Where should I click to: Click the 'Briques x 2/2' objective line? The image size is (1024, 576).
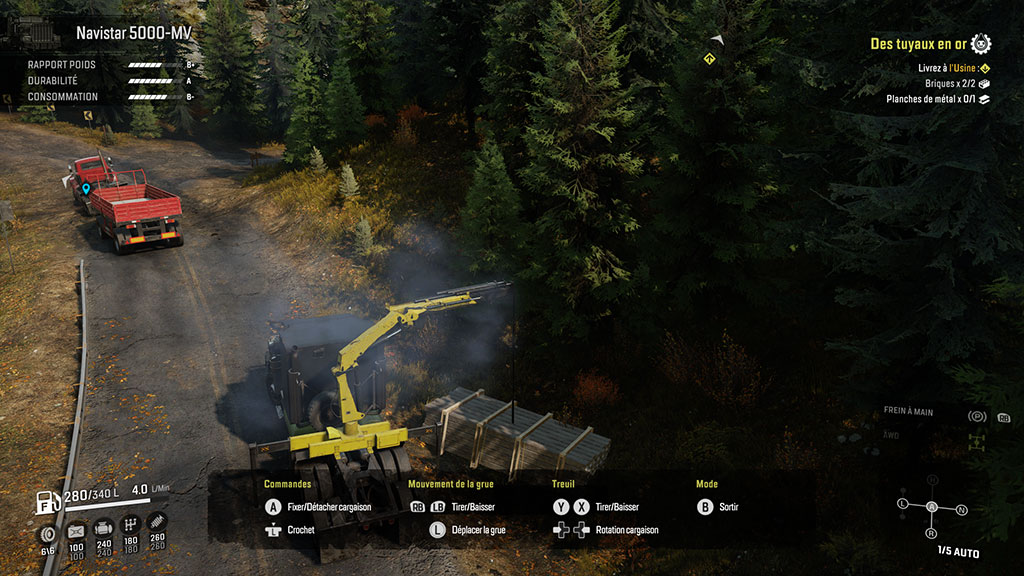[x=950, y=84]
